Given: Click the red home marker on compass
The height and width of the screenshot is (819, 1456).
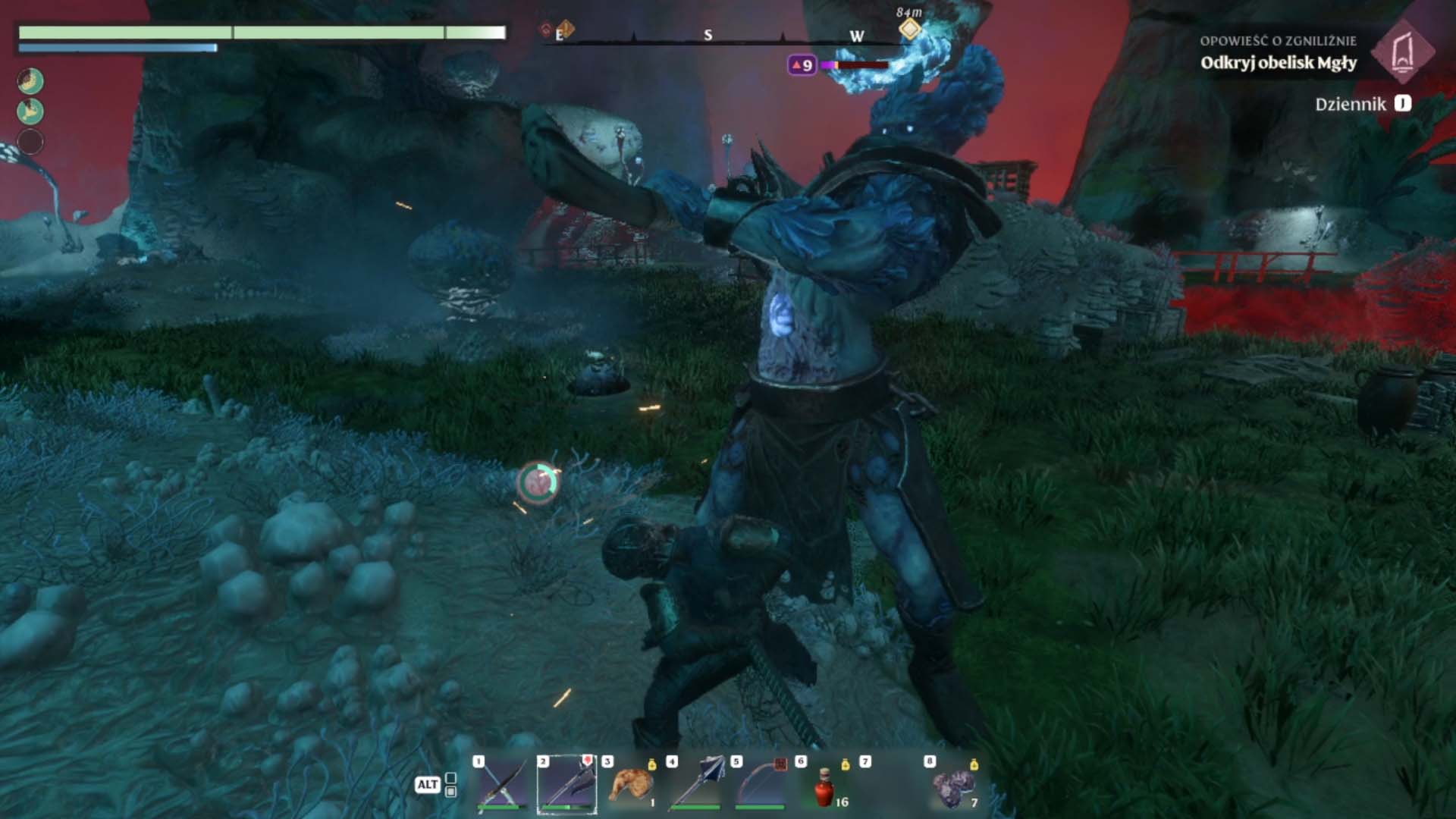Looking at the screenshot, I should coord(546,30).
